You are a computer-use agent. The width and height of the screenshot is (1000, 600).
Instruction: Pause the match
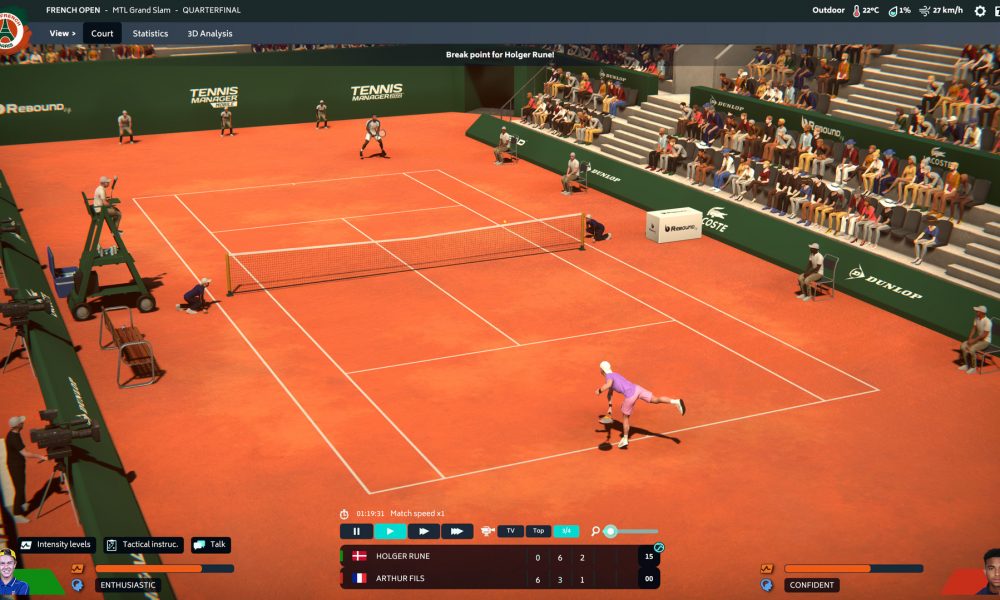pos(356,531)
